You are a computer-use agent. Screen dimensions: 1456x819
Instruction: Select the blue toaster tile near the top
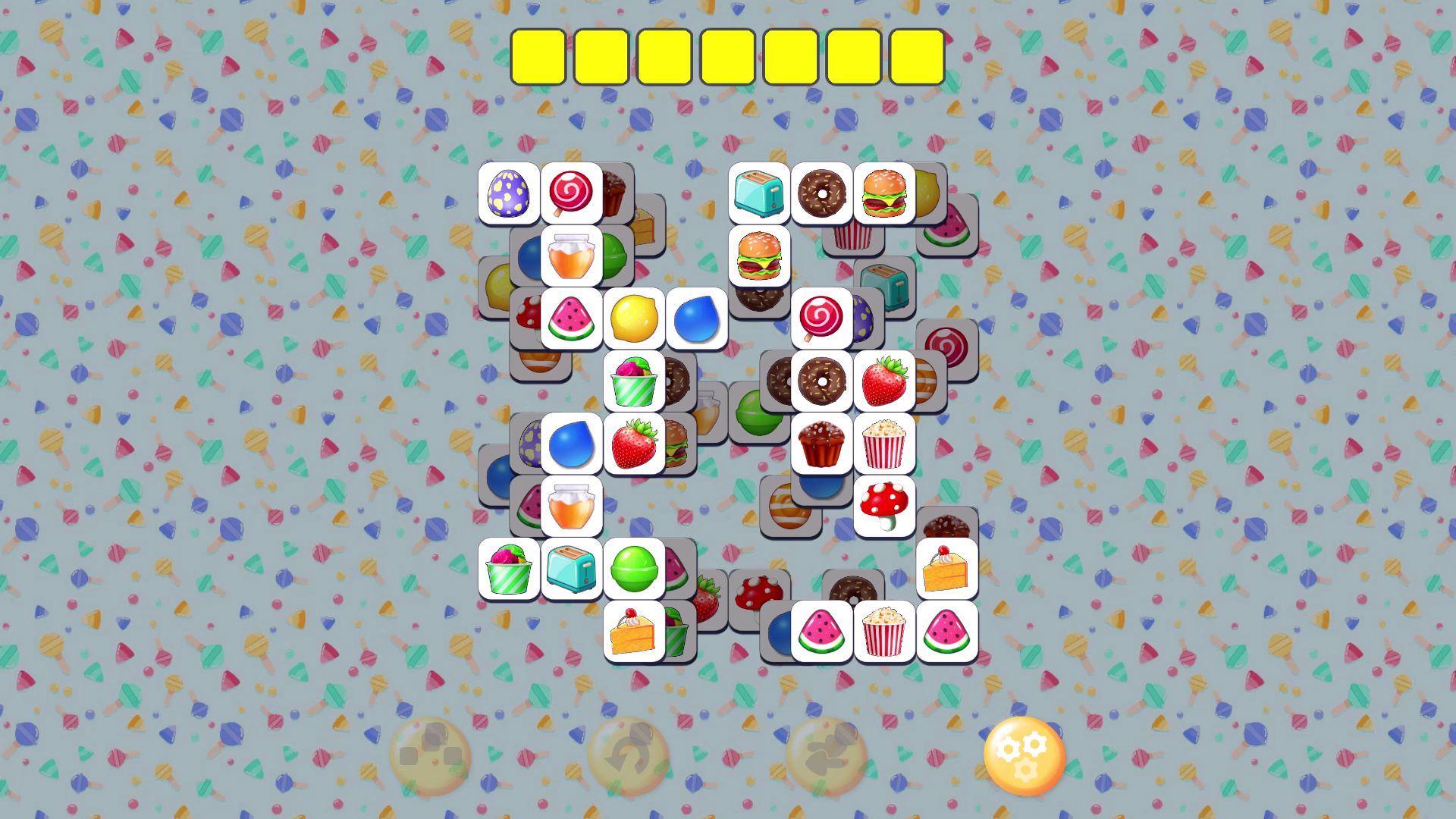(x=759, y=194)
